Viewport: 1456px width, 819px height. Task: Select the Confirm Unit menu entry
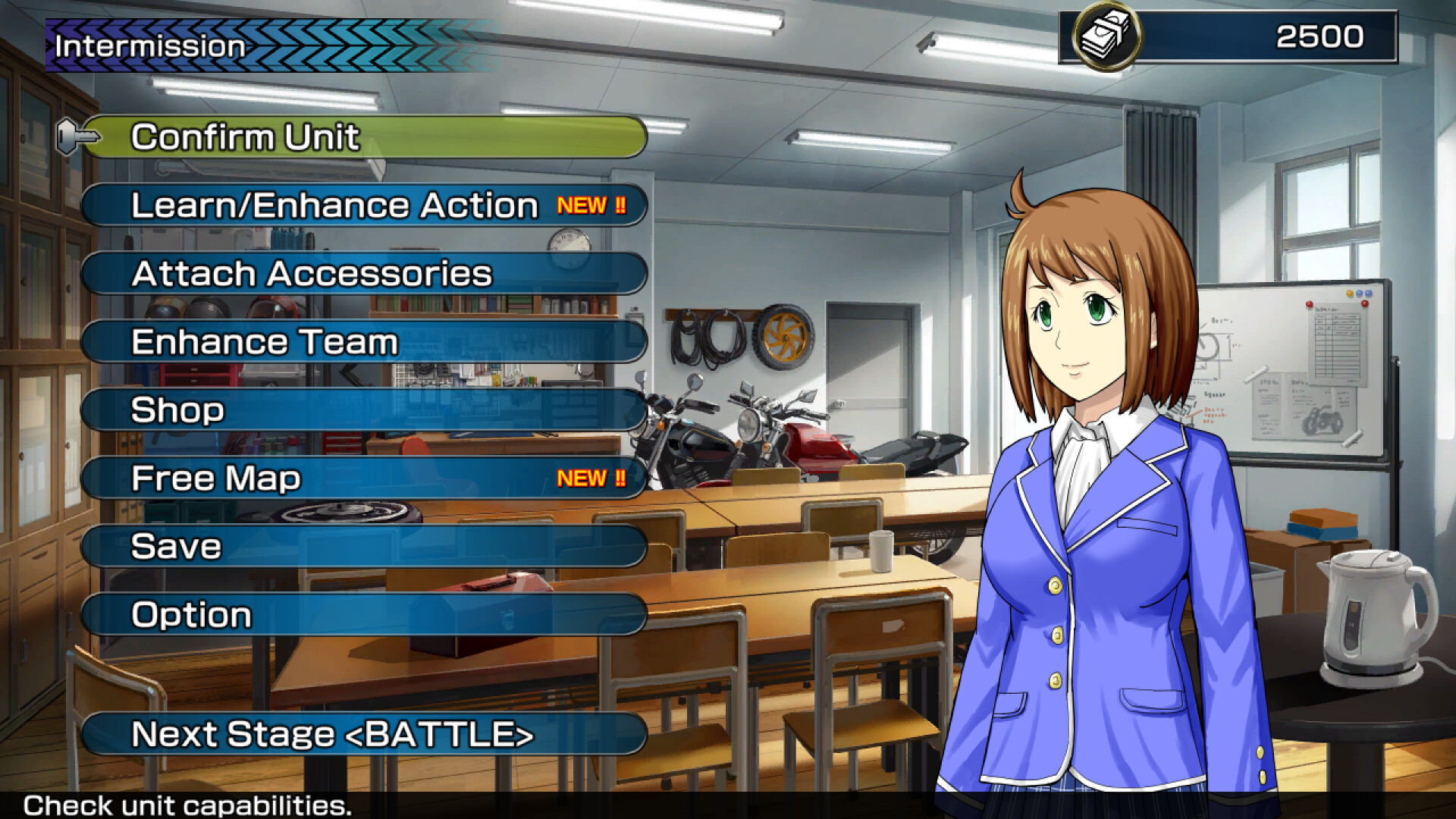(x=364, y=137)
